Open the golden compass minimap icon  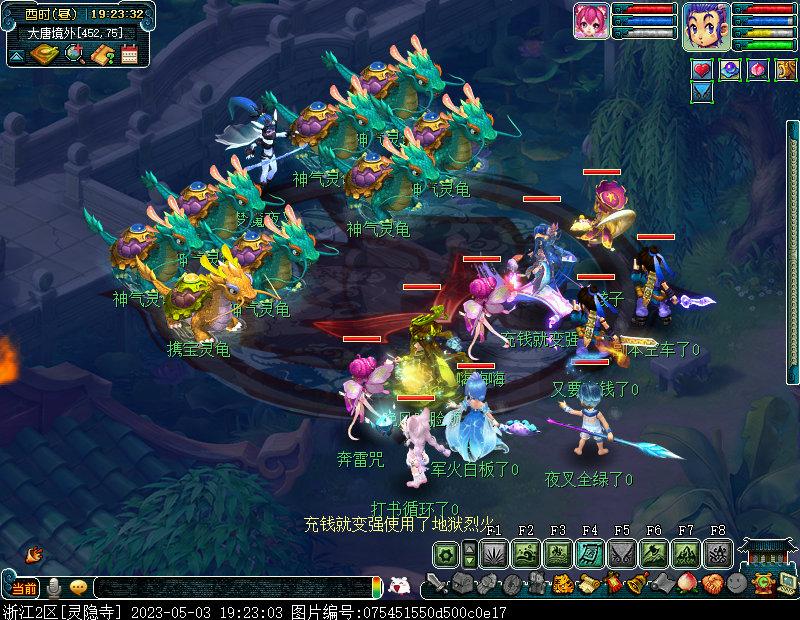pyautogui.click(x=44, y=54)
